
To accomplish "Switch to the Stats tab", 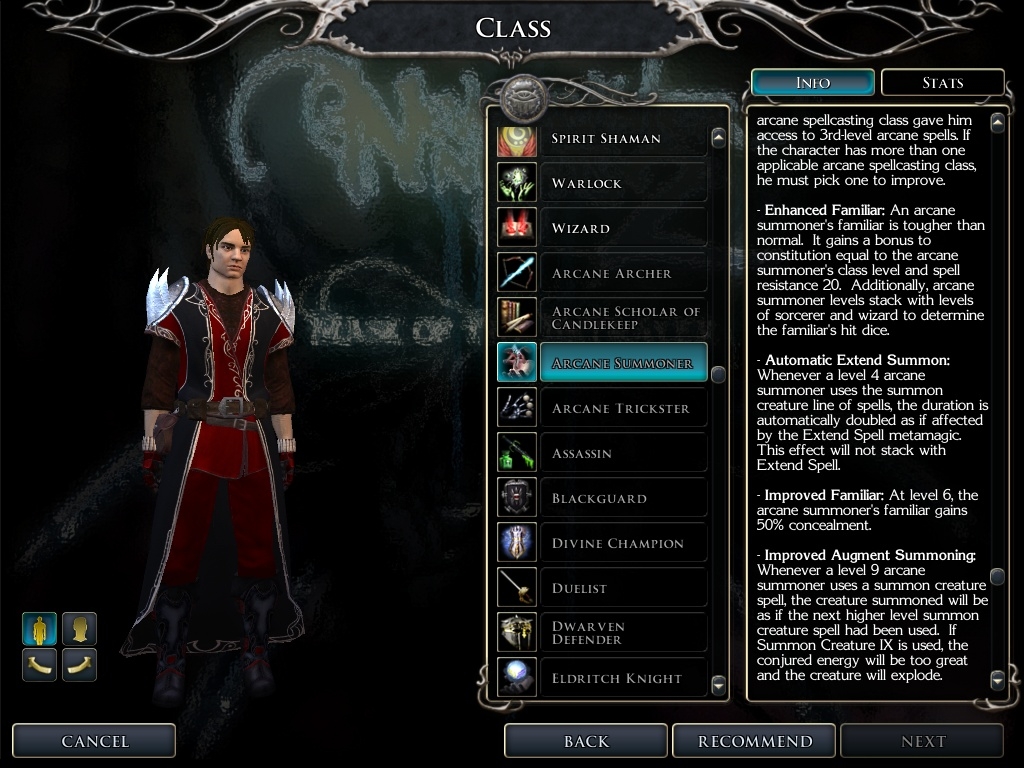I will [x=942, y=83].
